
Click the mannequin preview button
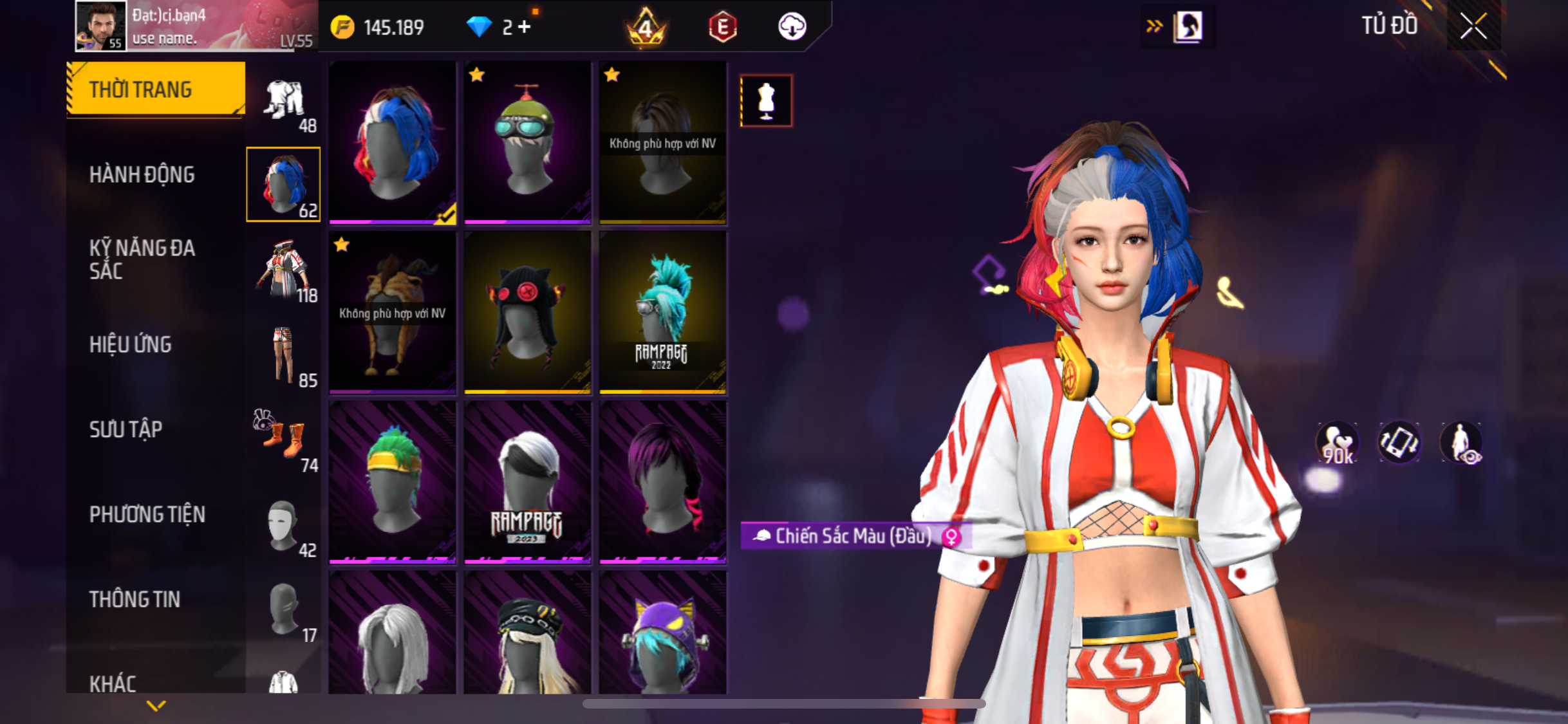pyautogui.click(x=766, y=101)
